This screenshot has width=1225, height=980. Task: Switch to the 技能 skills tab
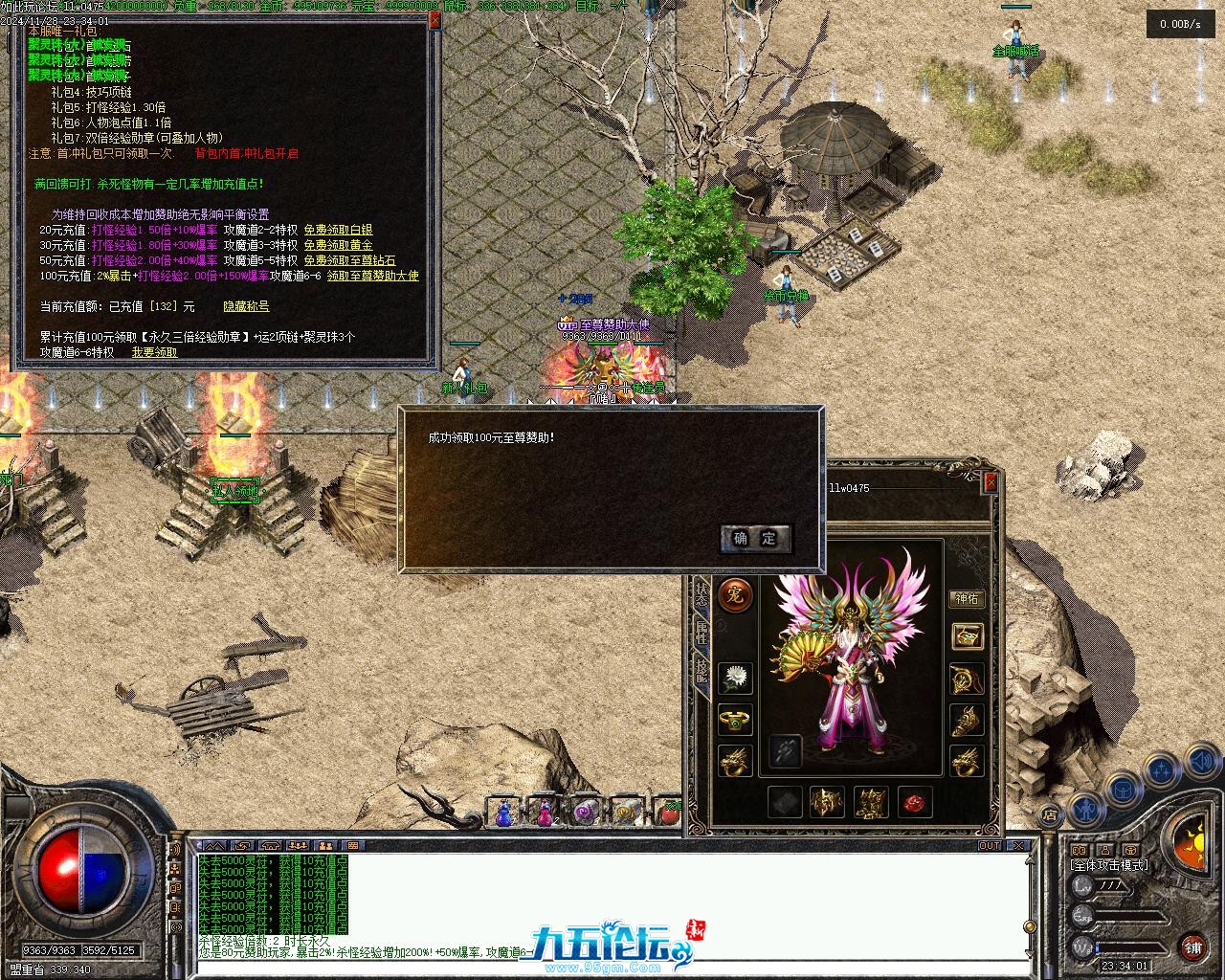pos(702,671)
